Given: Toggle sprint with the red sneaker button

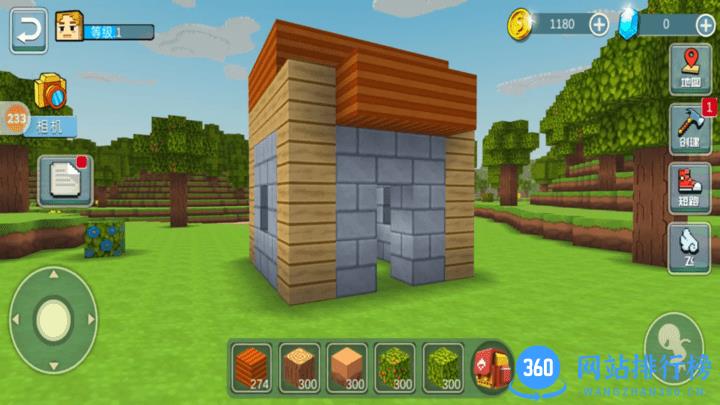Looking at the screenshot, I should point(690,187).
